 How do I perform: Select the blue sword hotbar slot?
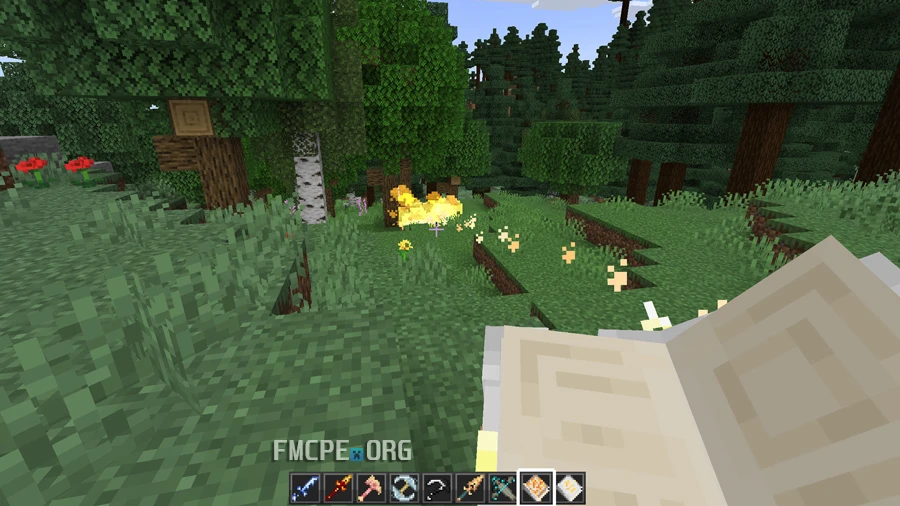pos(305,488)
